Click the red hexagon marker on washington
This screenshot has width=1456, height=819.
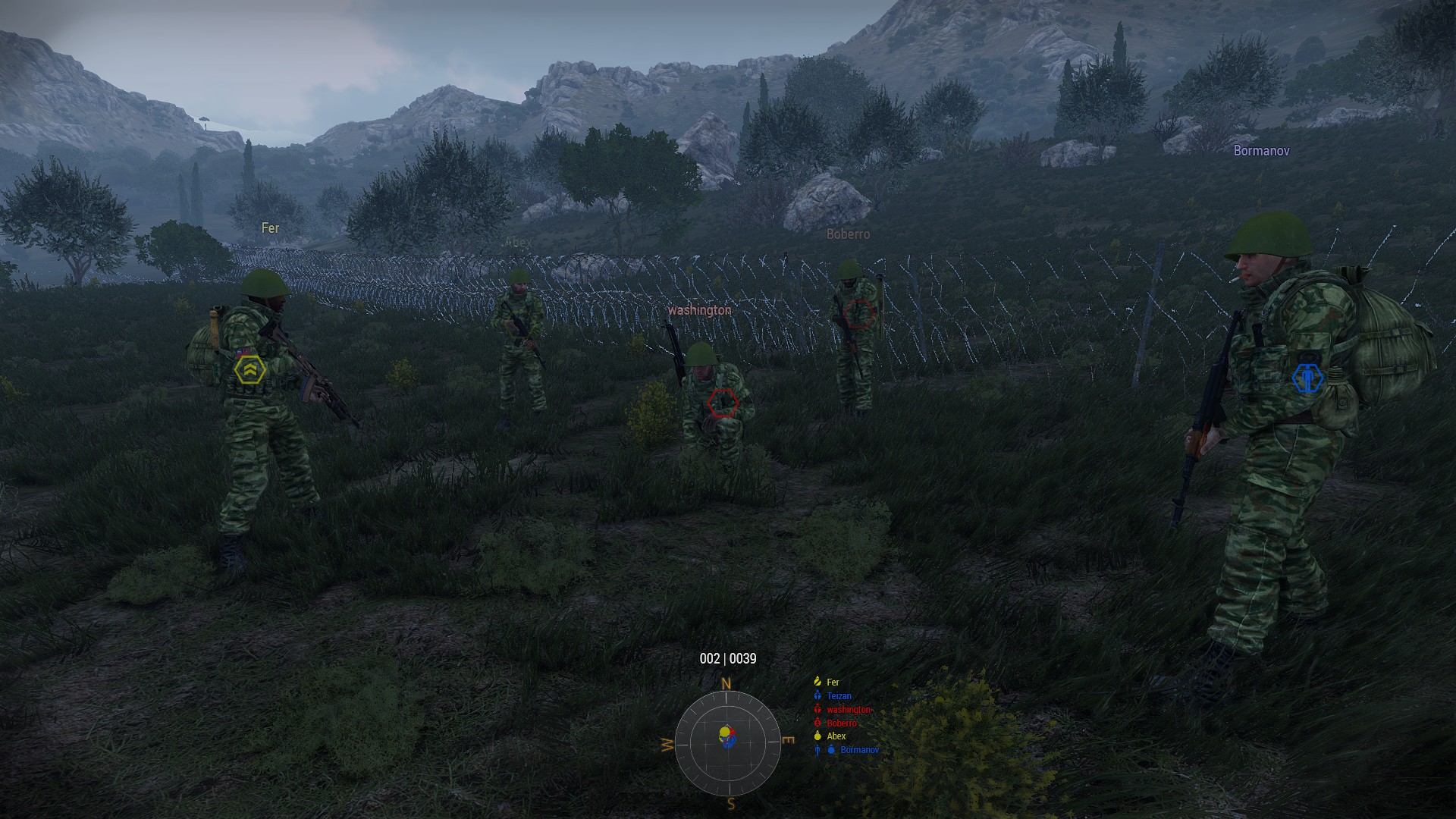[x=723, y=403]
